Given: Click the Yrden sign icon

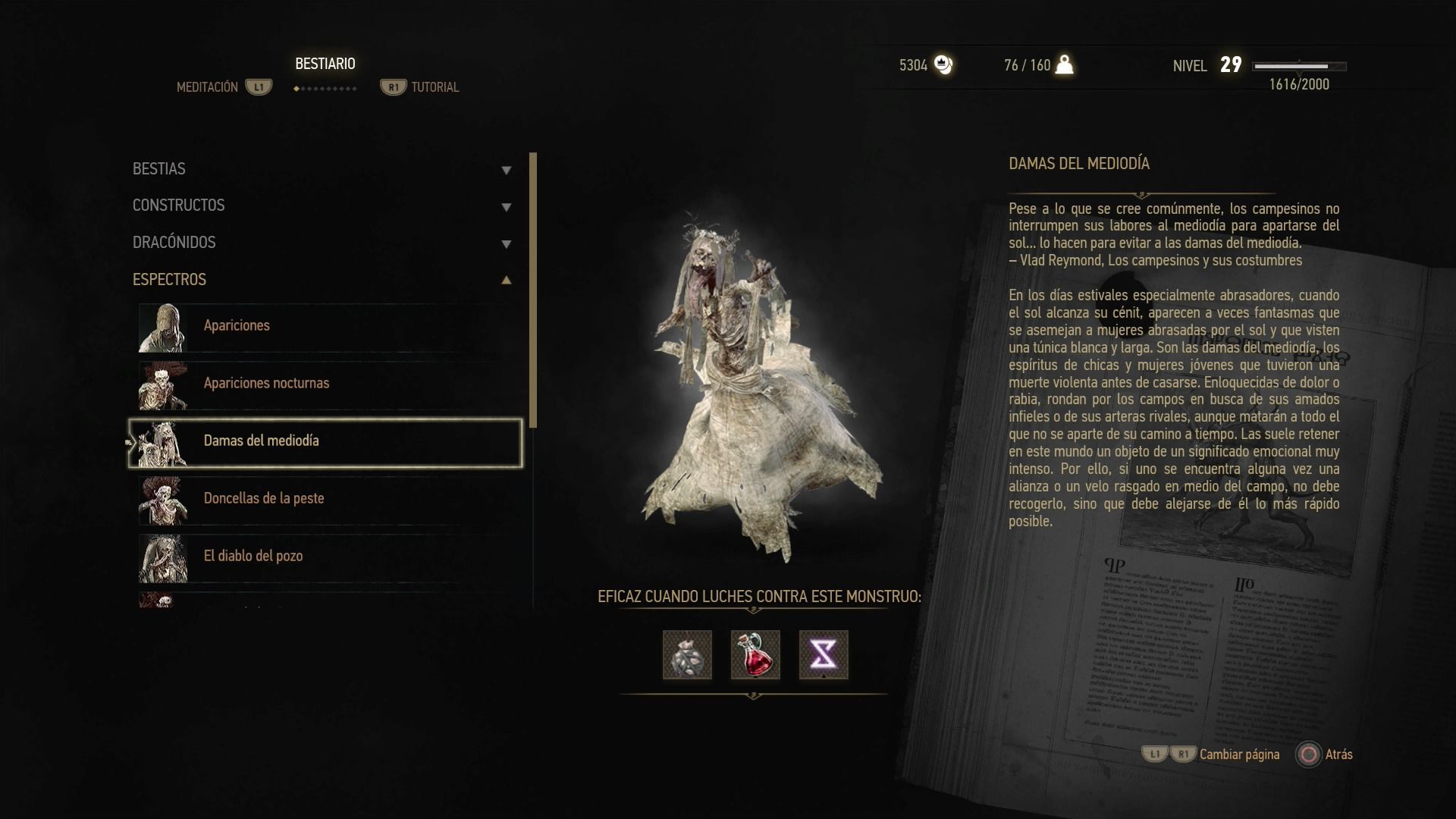Looking at the screenshot, I should (824, 654).
